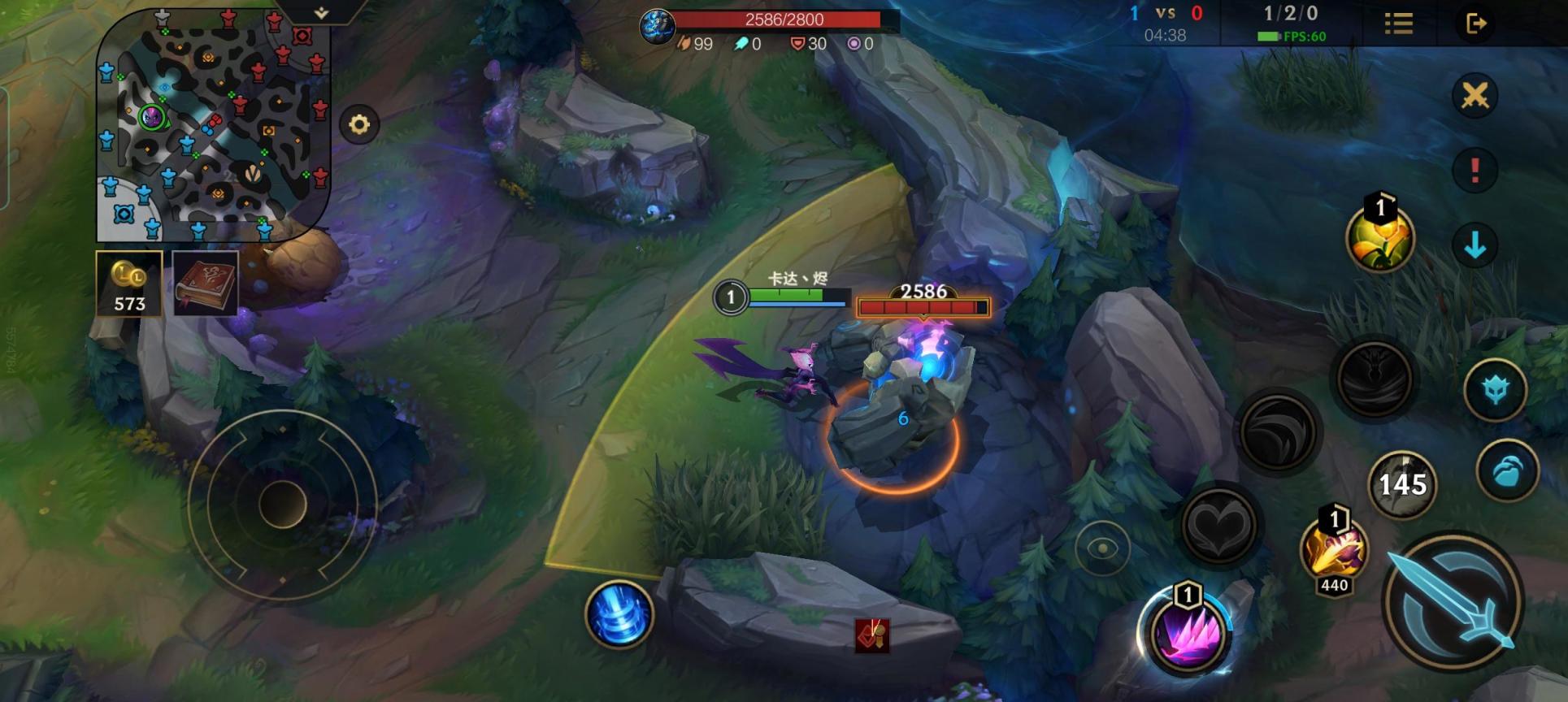Use the yellow flower honeyfruit item
Image resolution: width=1568 pixels, height=702 pixels.
pos(1380,236)
